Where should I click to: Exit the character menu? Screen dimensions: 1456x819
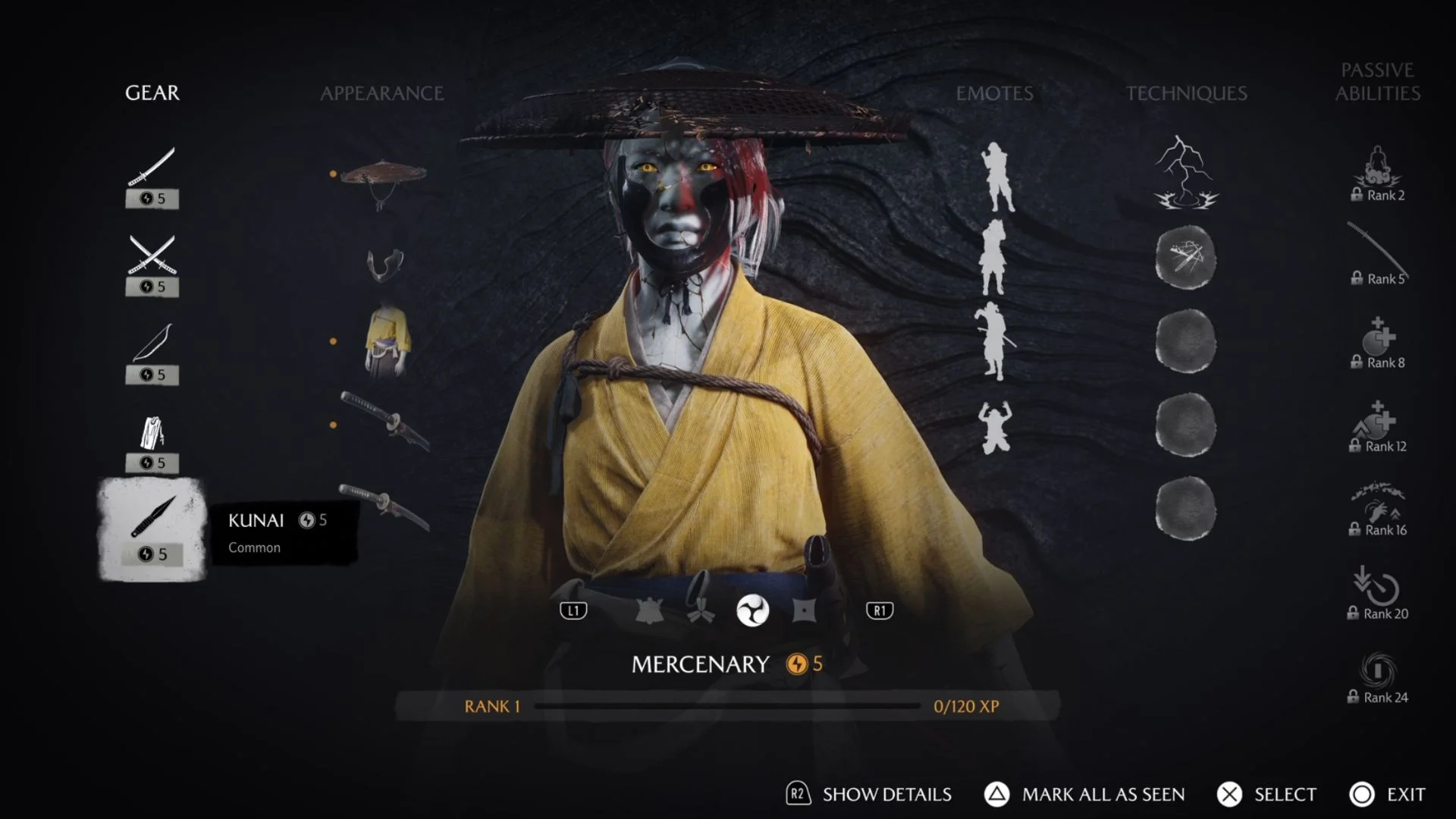click(x=1388, y=794)
